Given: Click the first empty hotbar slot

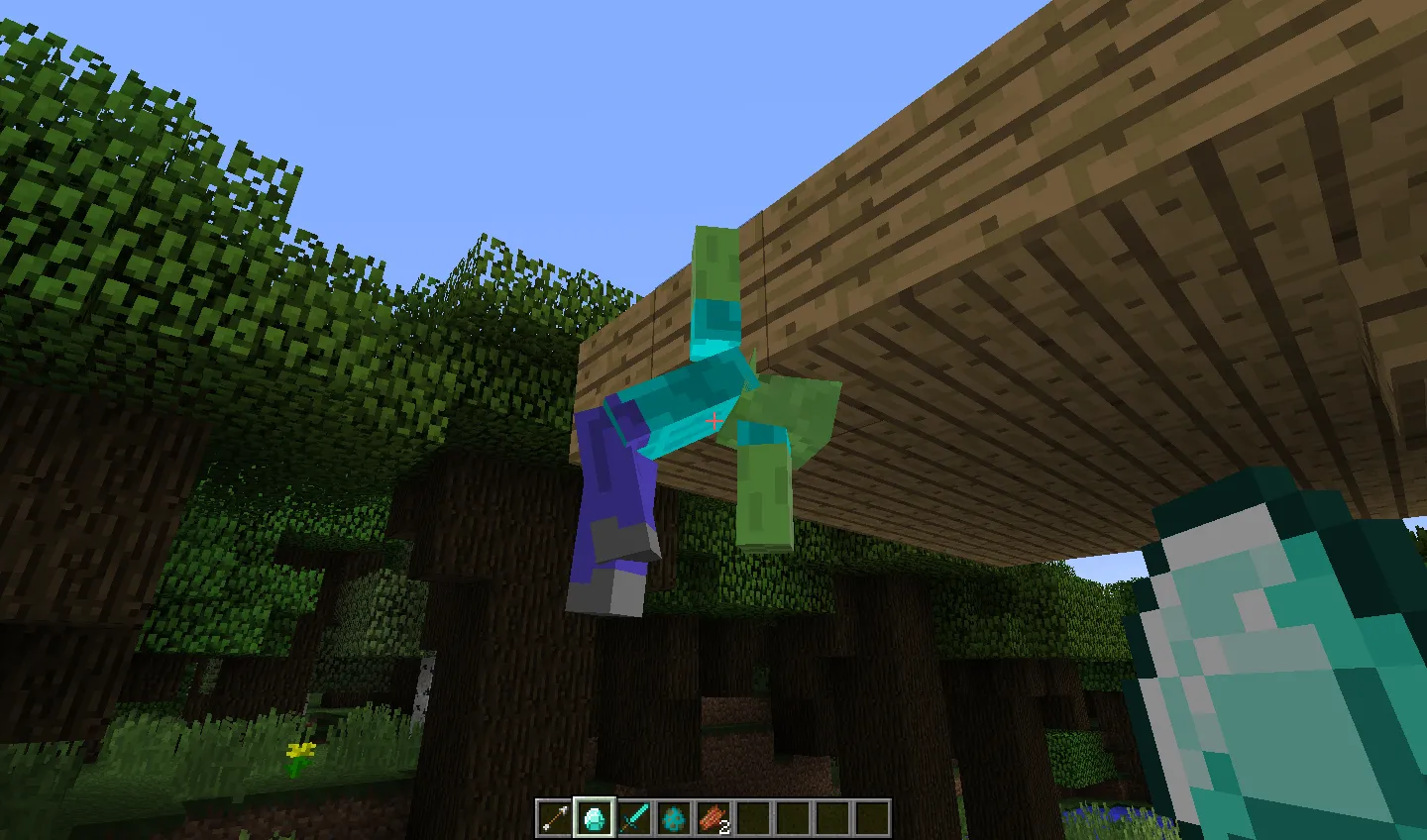Looking at the screenshot, I should pos(752,816).
